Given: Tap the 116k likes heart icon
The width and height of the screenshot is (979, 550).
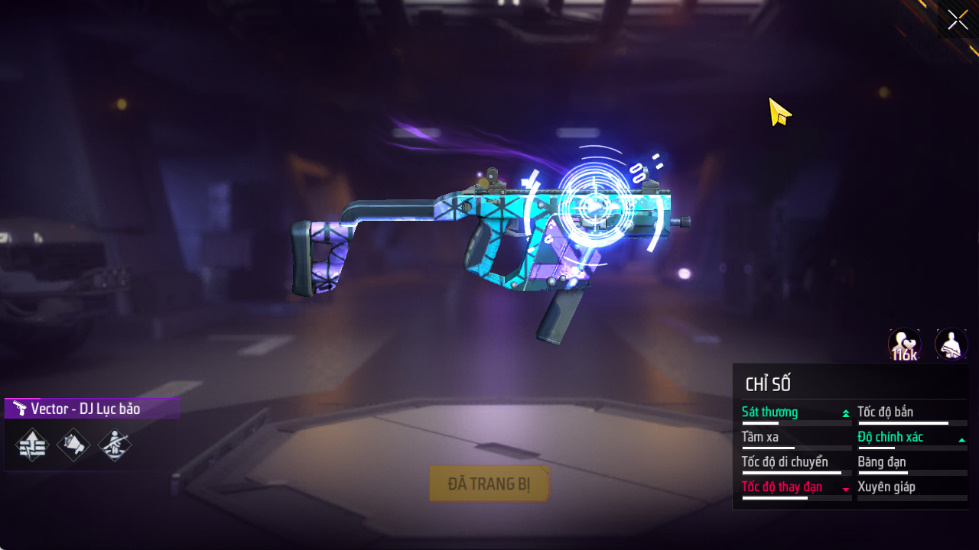Looking at the screenshot, I should pyautogui.click(x=904, y=345).
